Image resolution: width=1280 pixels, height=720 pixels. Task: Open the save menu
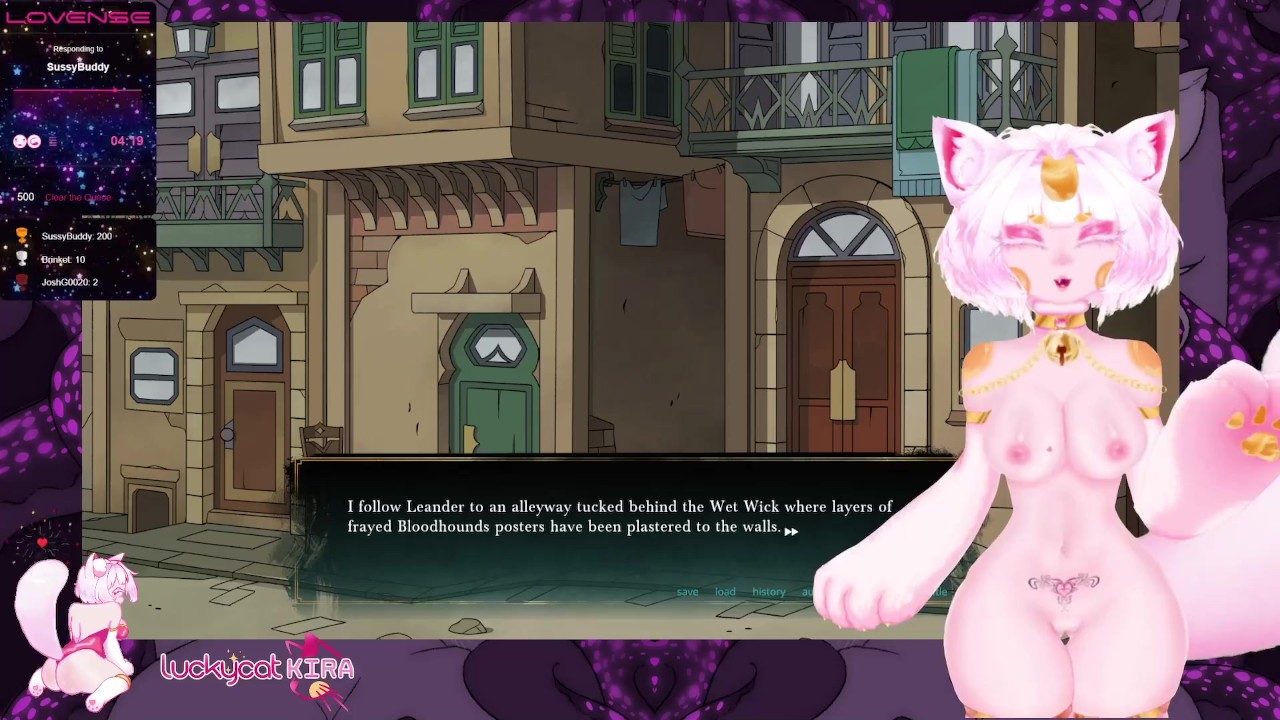(687, 592)
